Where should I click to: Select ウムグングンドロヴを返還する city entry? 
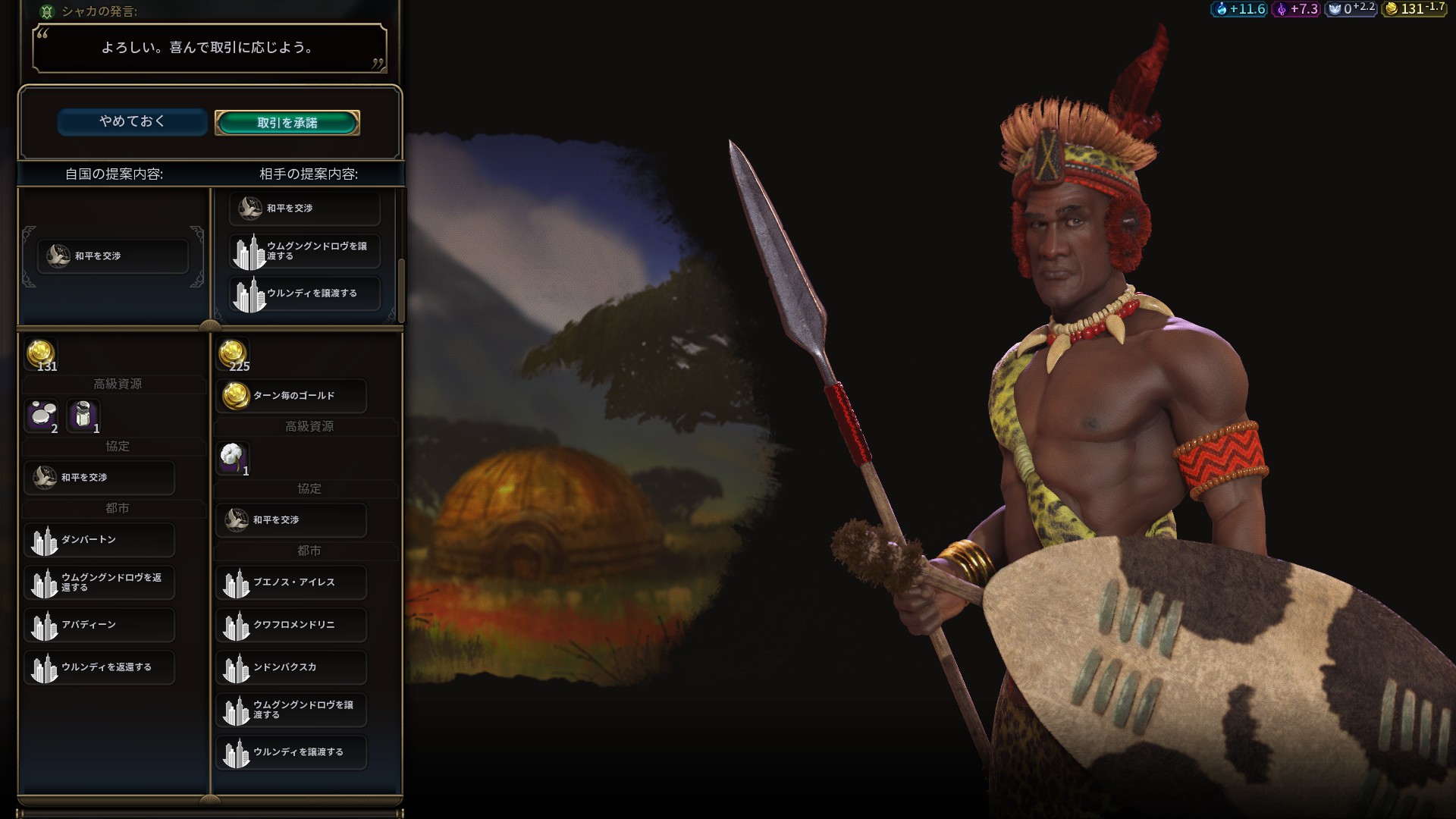tap(99, 582)
